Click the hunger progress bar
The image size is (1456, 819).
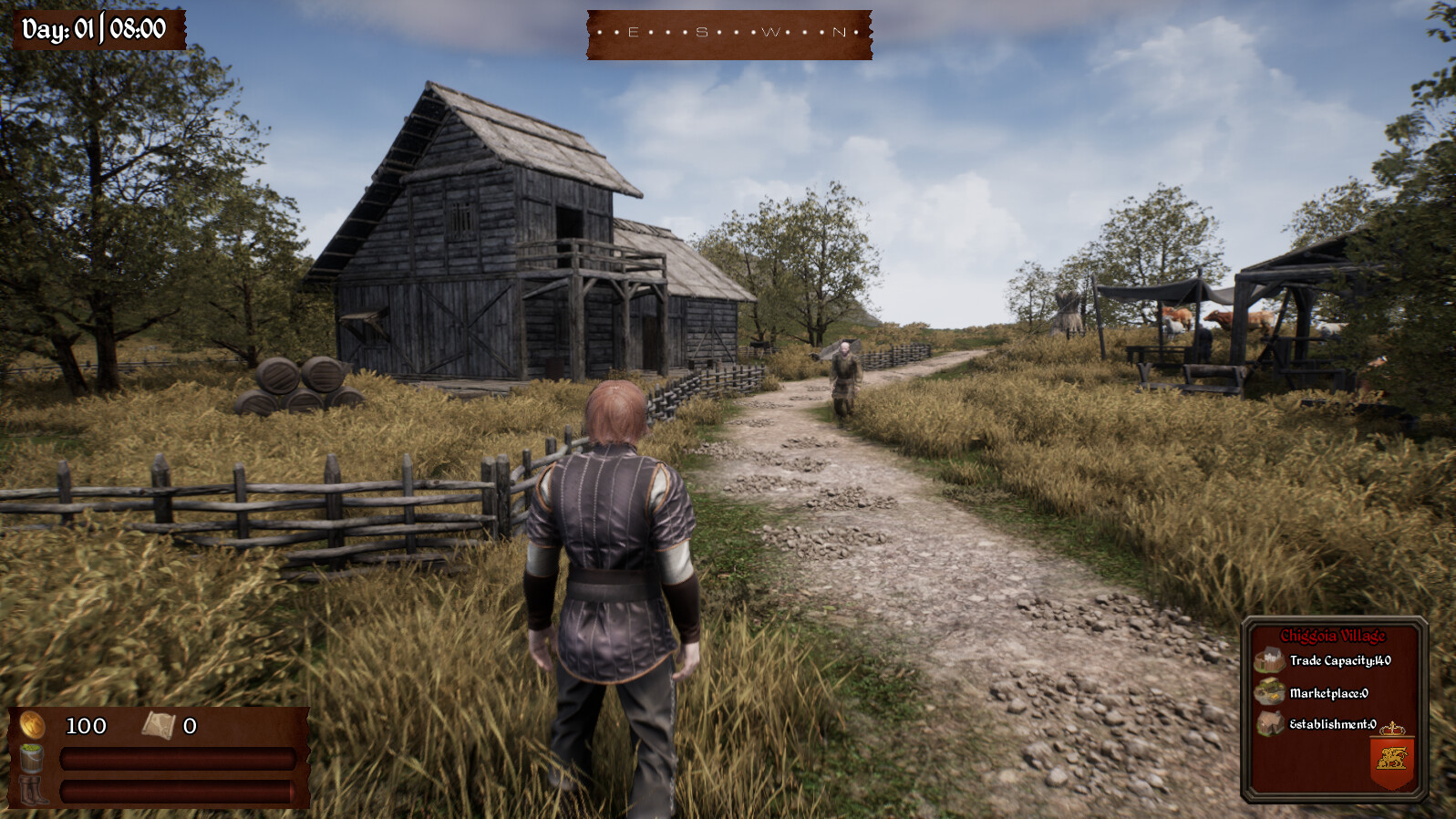(x=177, y=758)
